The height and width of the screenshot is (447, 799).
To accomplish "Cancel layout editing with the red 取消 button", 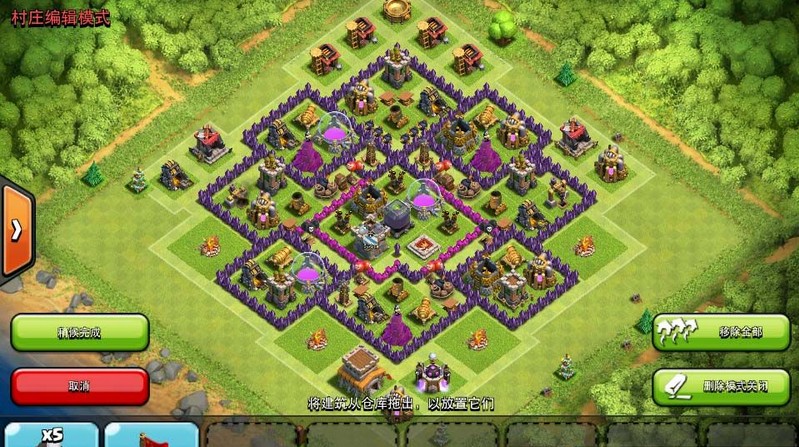I will click(80, 385).
